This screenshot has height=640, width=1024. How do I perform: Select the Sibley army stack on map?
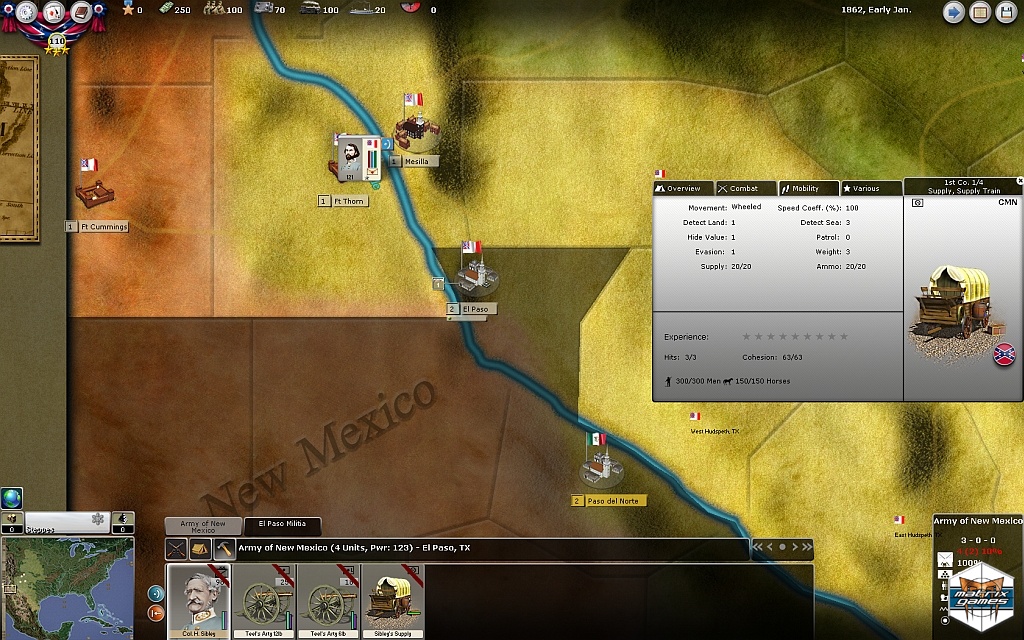[x=352, y=158]
